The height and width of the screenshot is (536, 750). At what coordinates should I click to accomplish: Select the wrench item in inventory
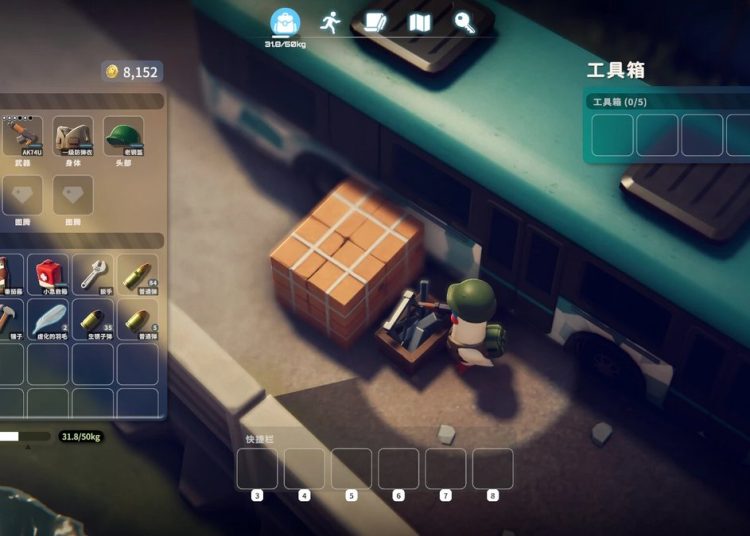pos(93,274)
